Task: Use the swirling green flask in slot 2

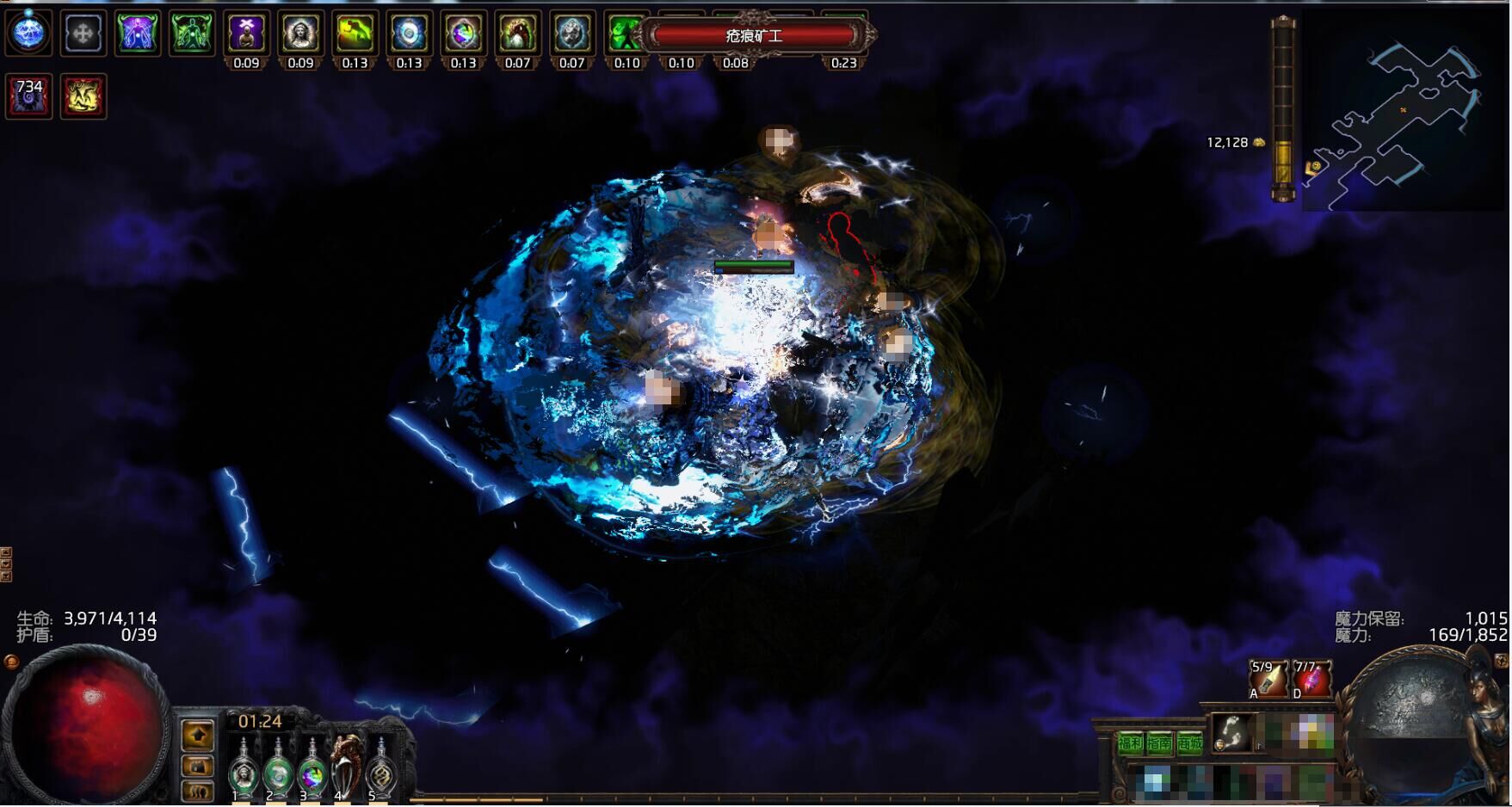Action: point(277,768)
